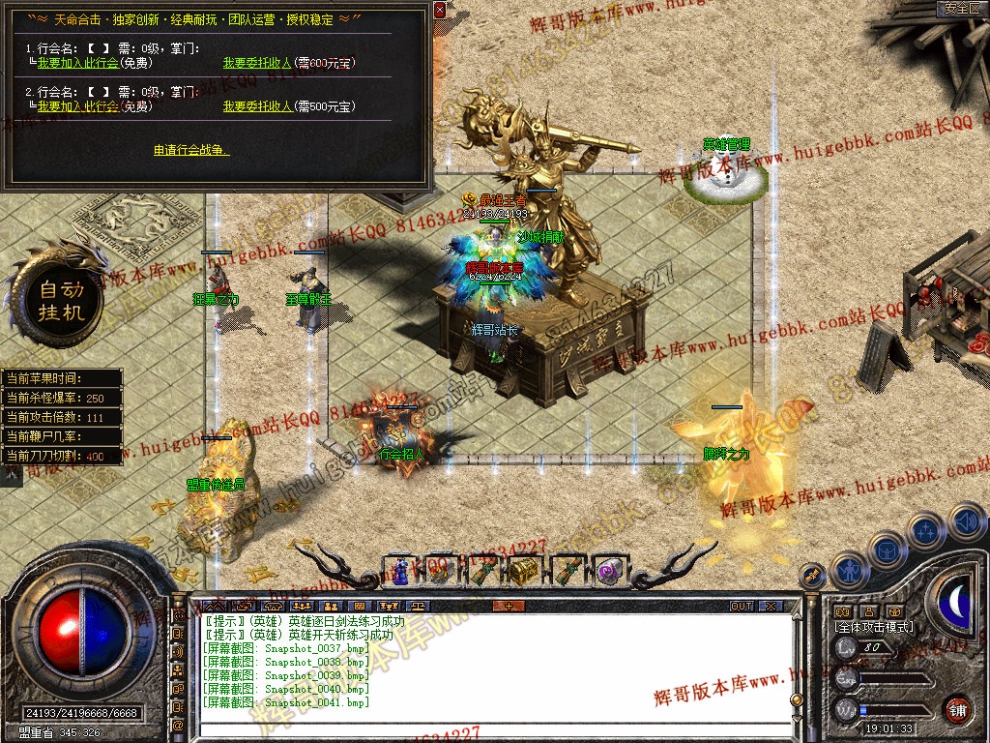Open the character status round button
990x743 pixels.
849,571
